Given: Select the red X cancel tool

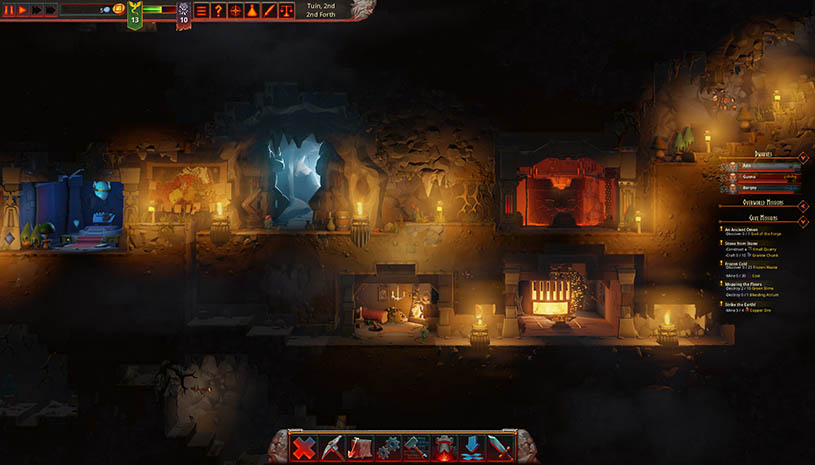Looking at the screenshot, I should (304, 447).
